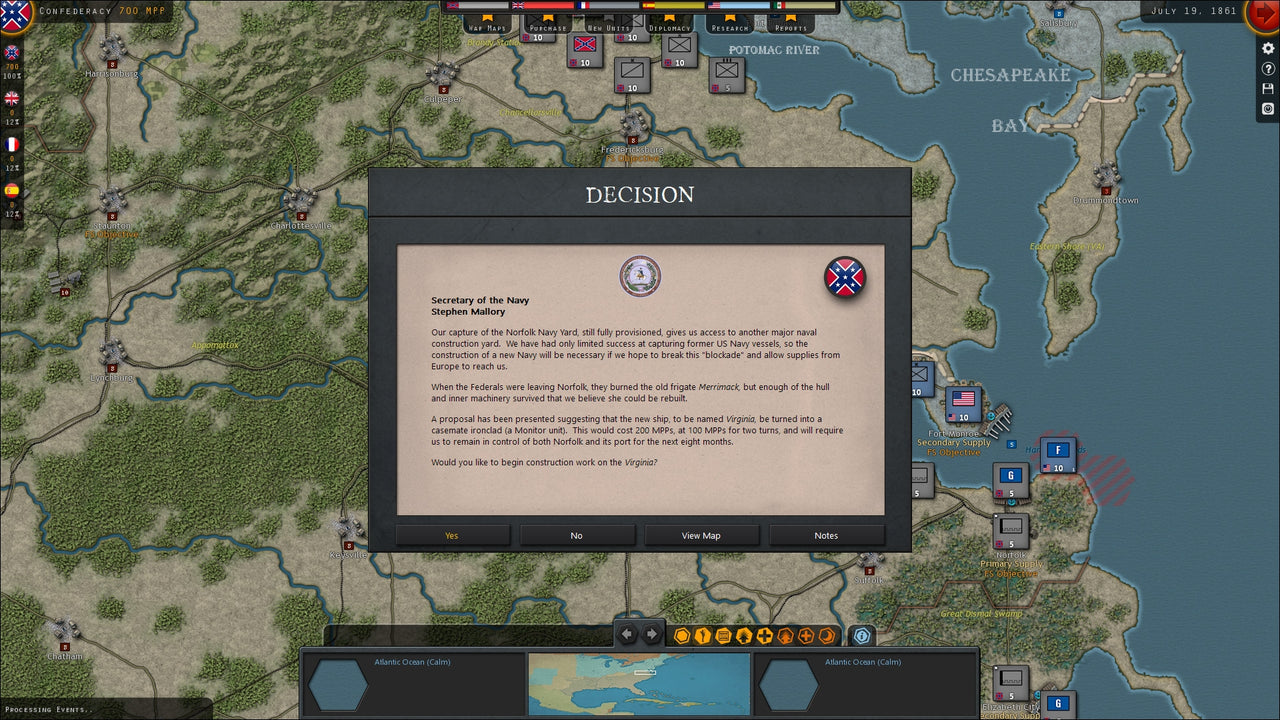Open the settings gear icon on right sidebar
1280x720 pixels.
(x=1268, y=48)
